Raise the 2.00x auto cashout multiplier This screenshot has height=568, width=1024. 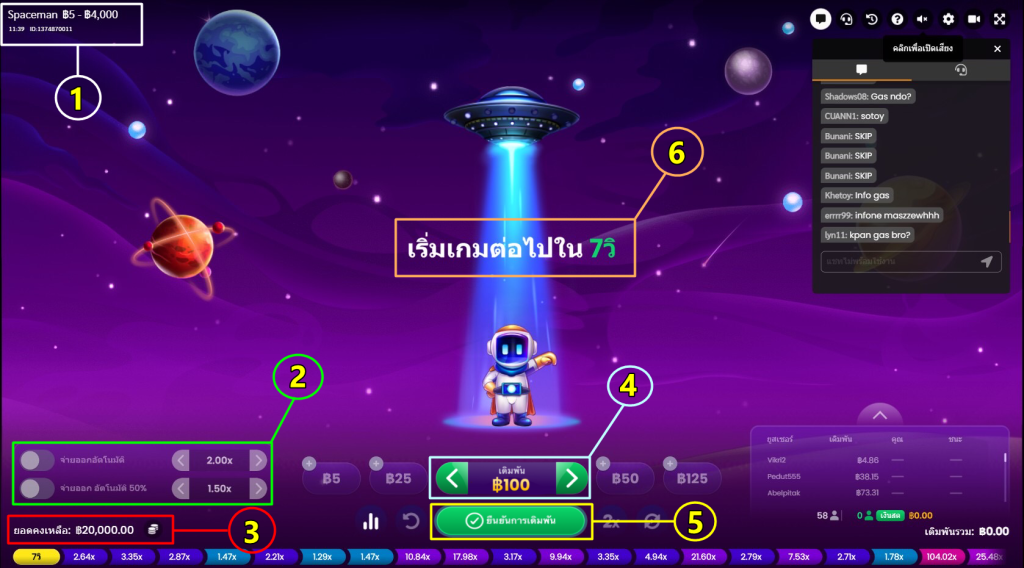coord(257,460)
